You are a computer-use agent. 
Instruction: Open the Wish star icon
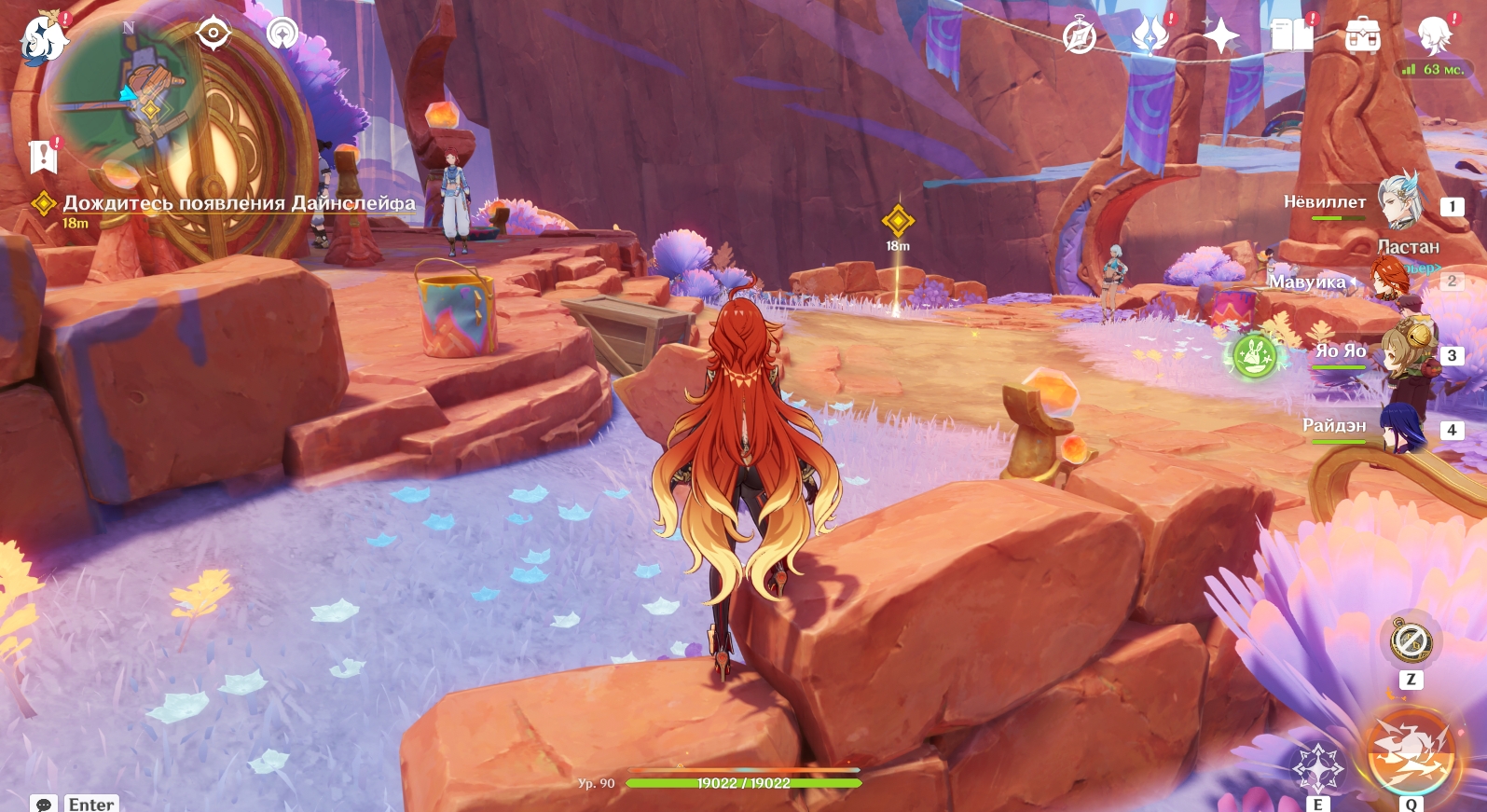[1221, 36]
